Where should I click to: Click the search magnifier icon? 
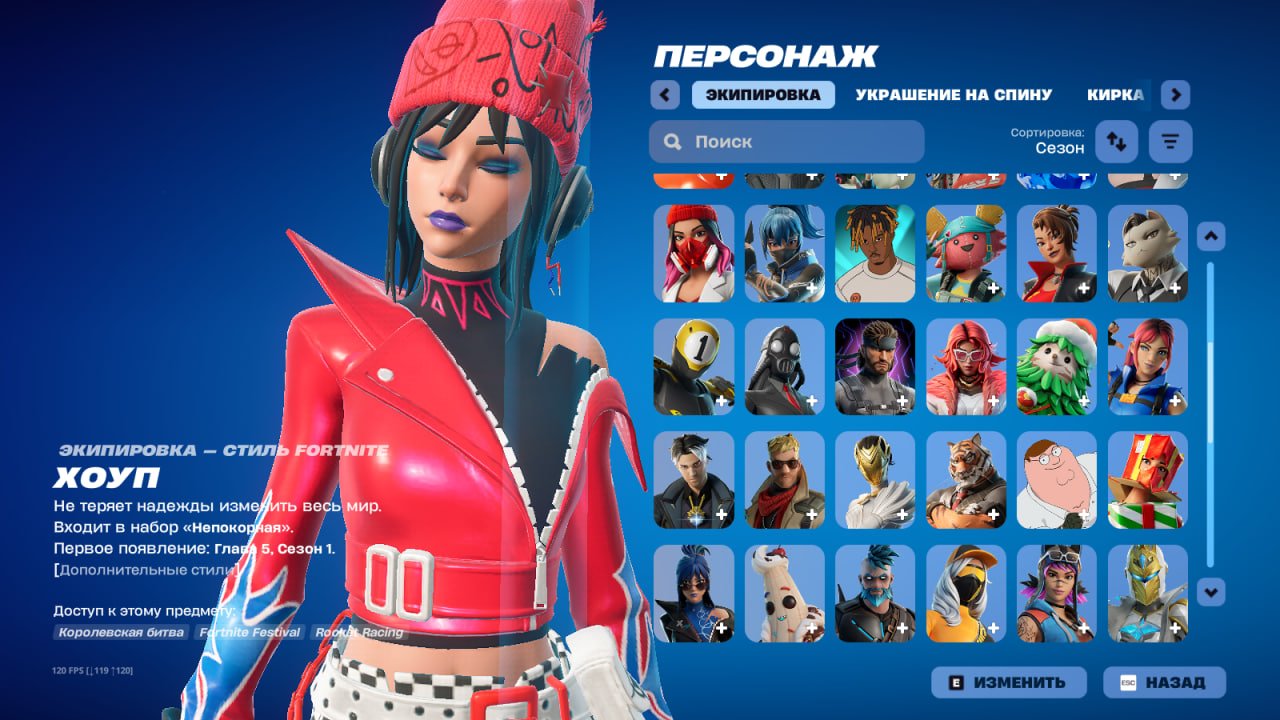click(x=672, y=141)
